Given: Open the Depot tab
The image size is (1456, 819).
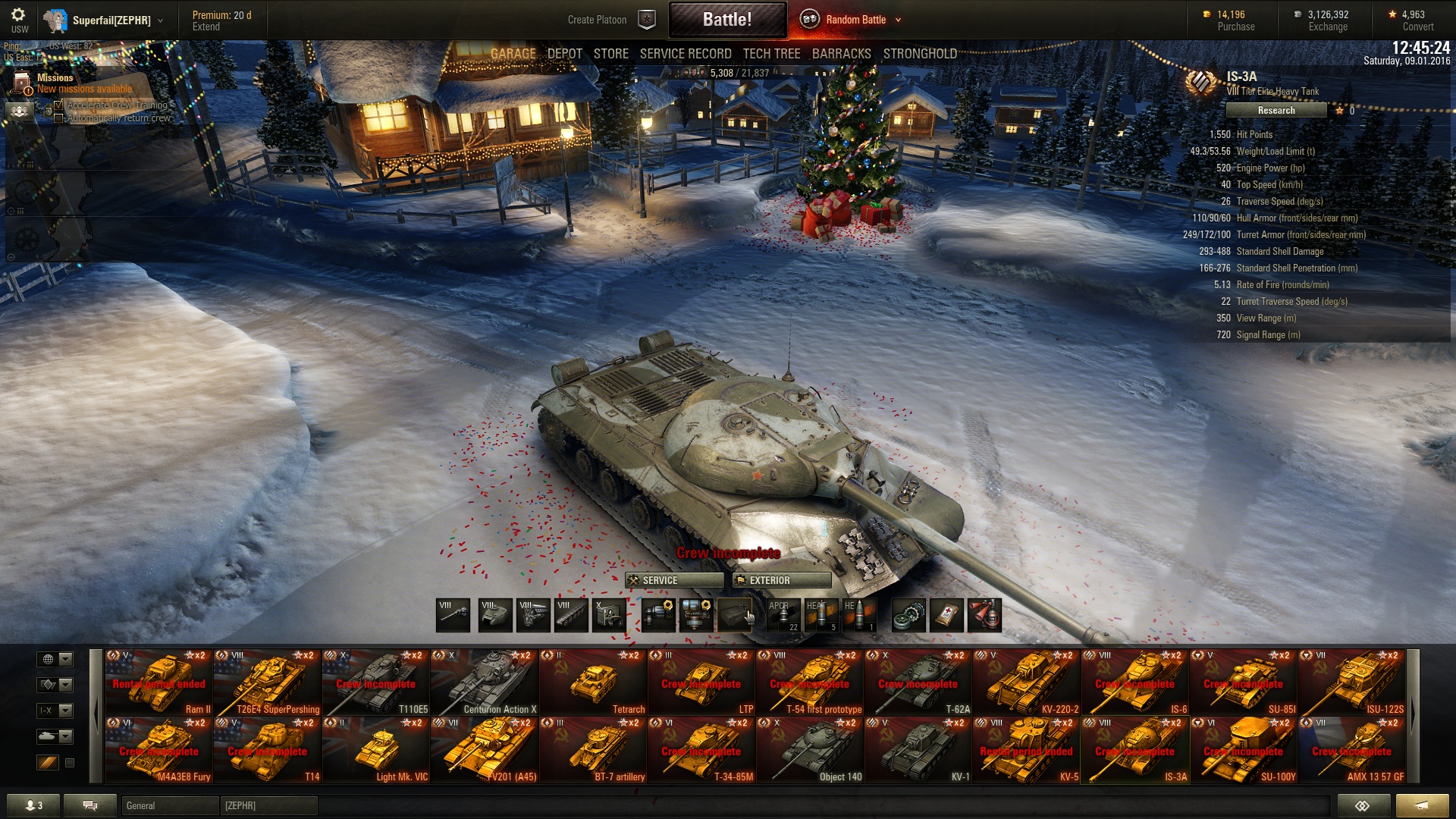Looking at the screenshot, I should [564, 54].
